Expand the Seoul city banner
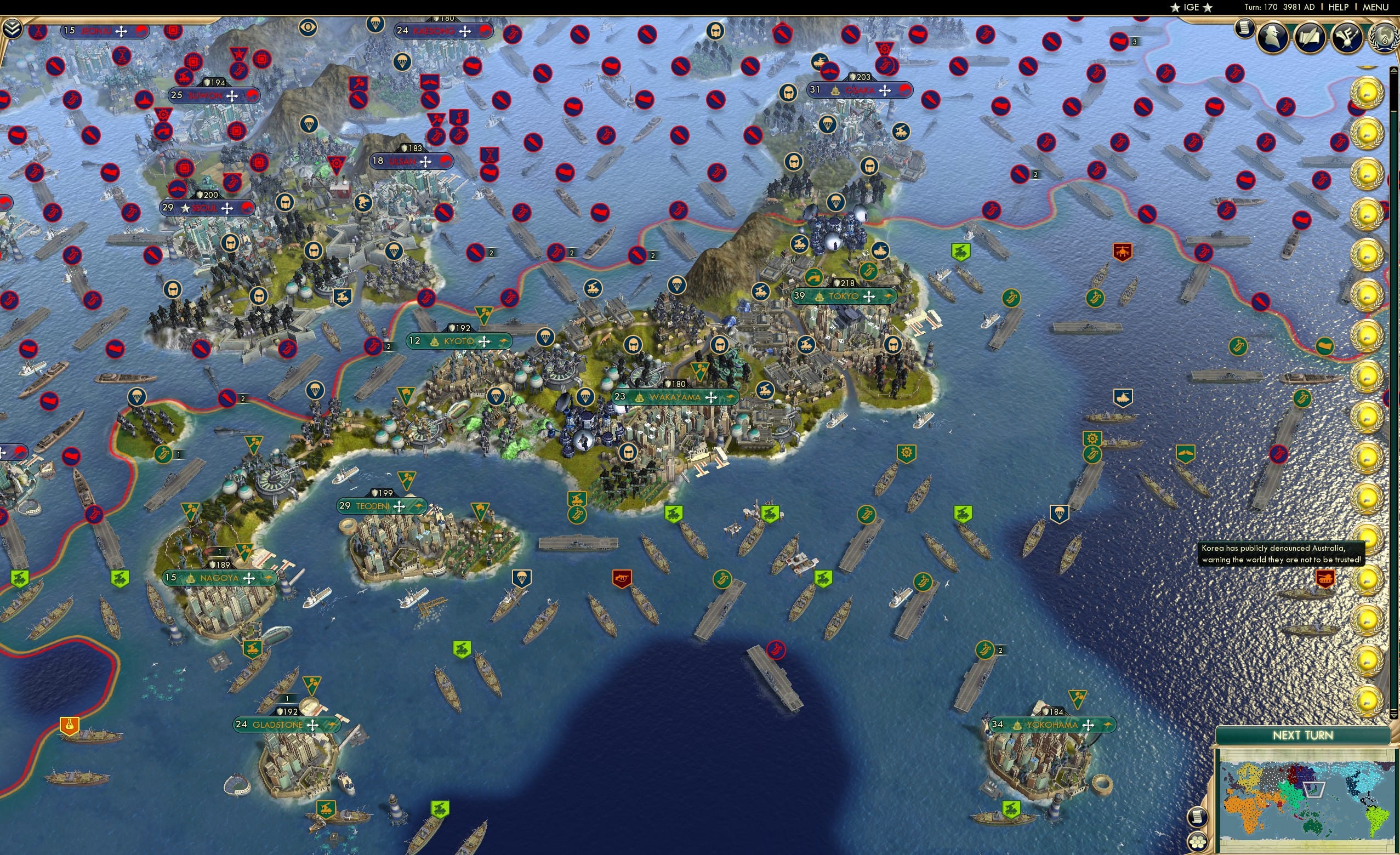1400x855 pixels. 207,208
